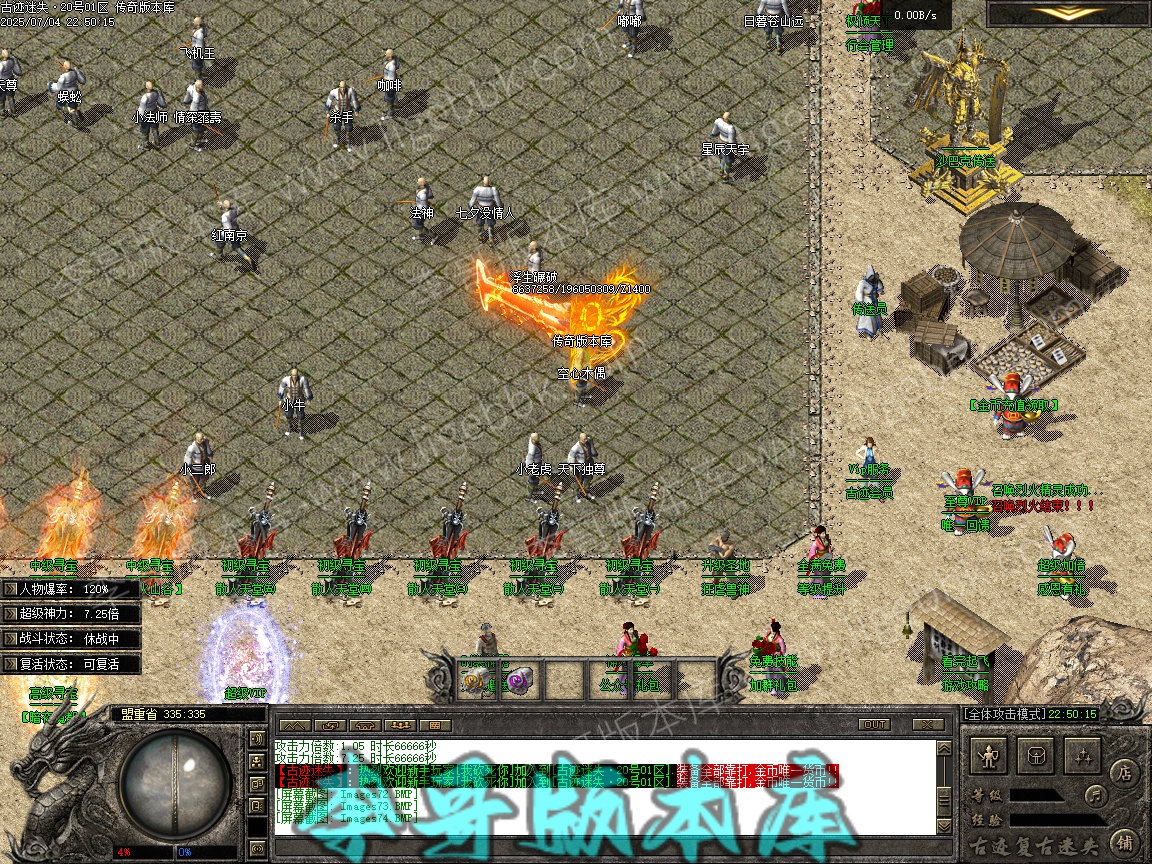Open the skills panel with sparkles icon

coord(1083,757)
